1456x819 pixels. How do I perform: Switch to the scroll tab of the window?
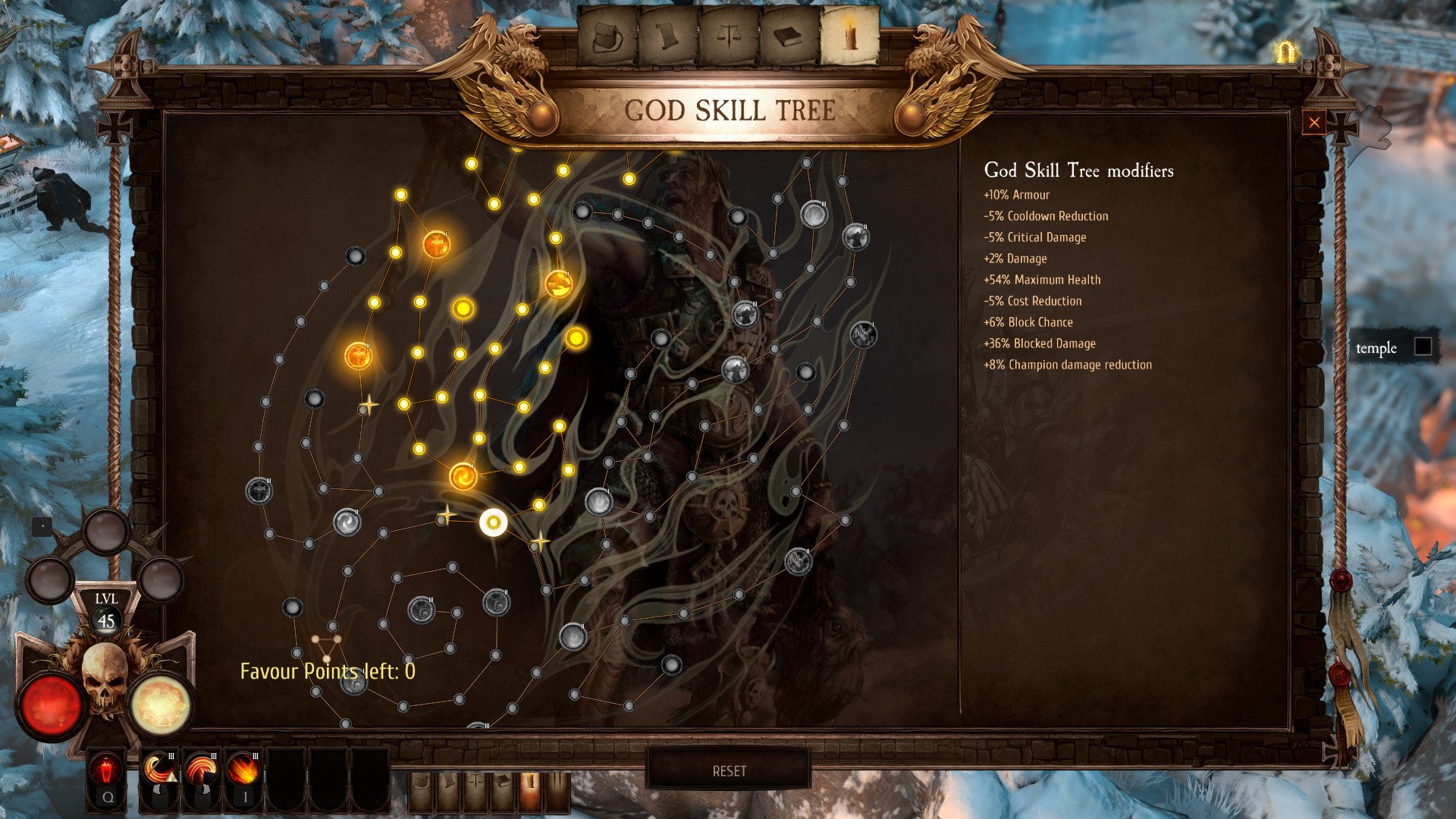tap(667, 36)
